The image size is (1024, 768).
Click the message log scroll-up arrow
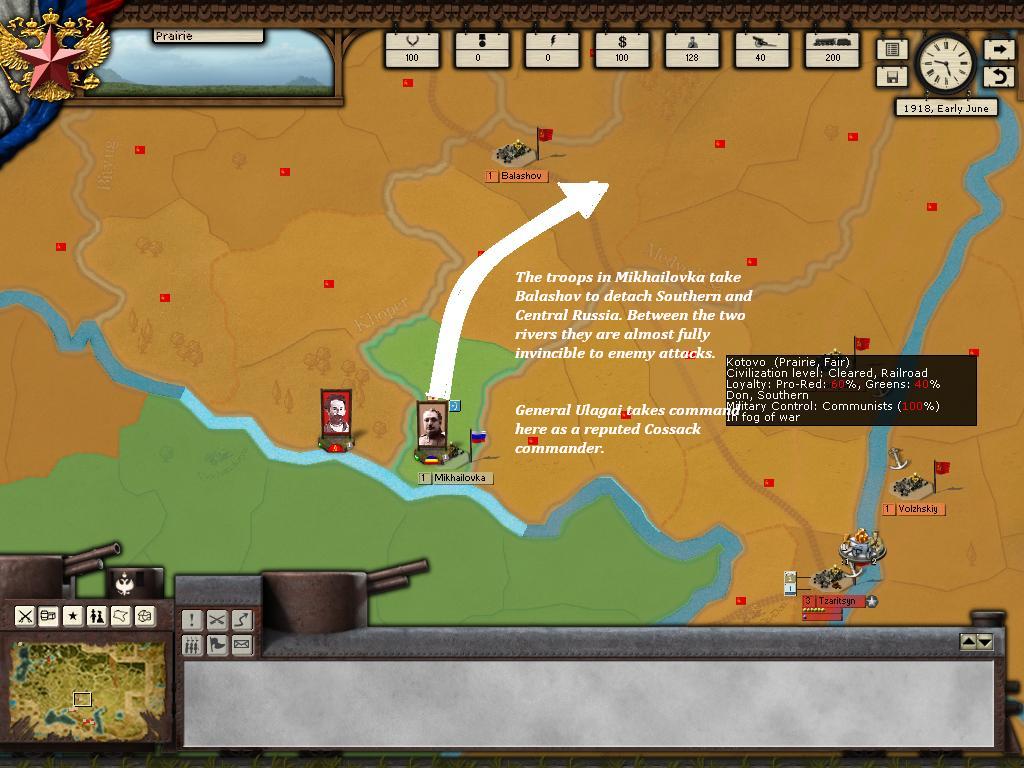click(x=968, y=642)
